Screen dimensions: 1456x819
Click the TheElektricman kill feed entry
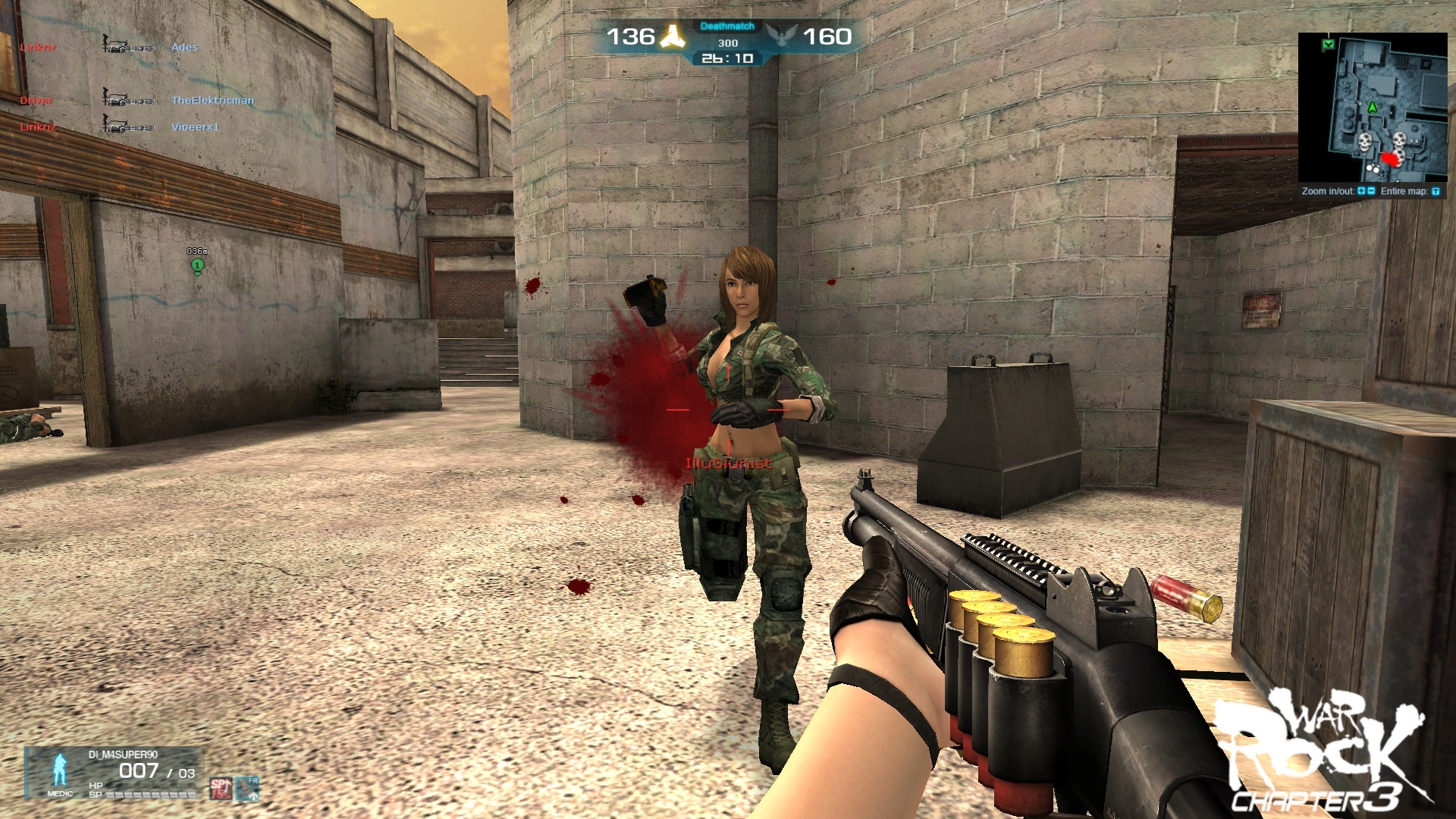[212, 100]
